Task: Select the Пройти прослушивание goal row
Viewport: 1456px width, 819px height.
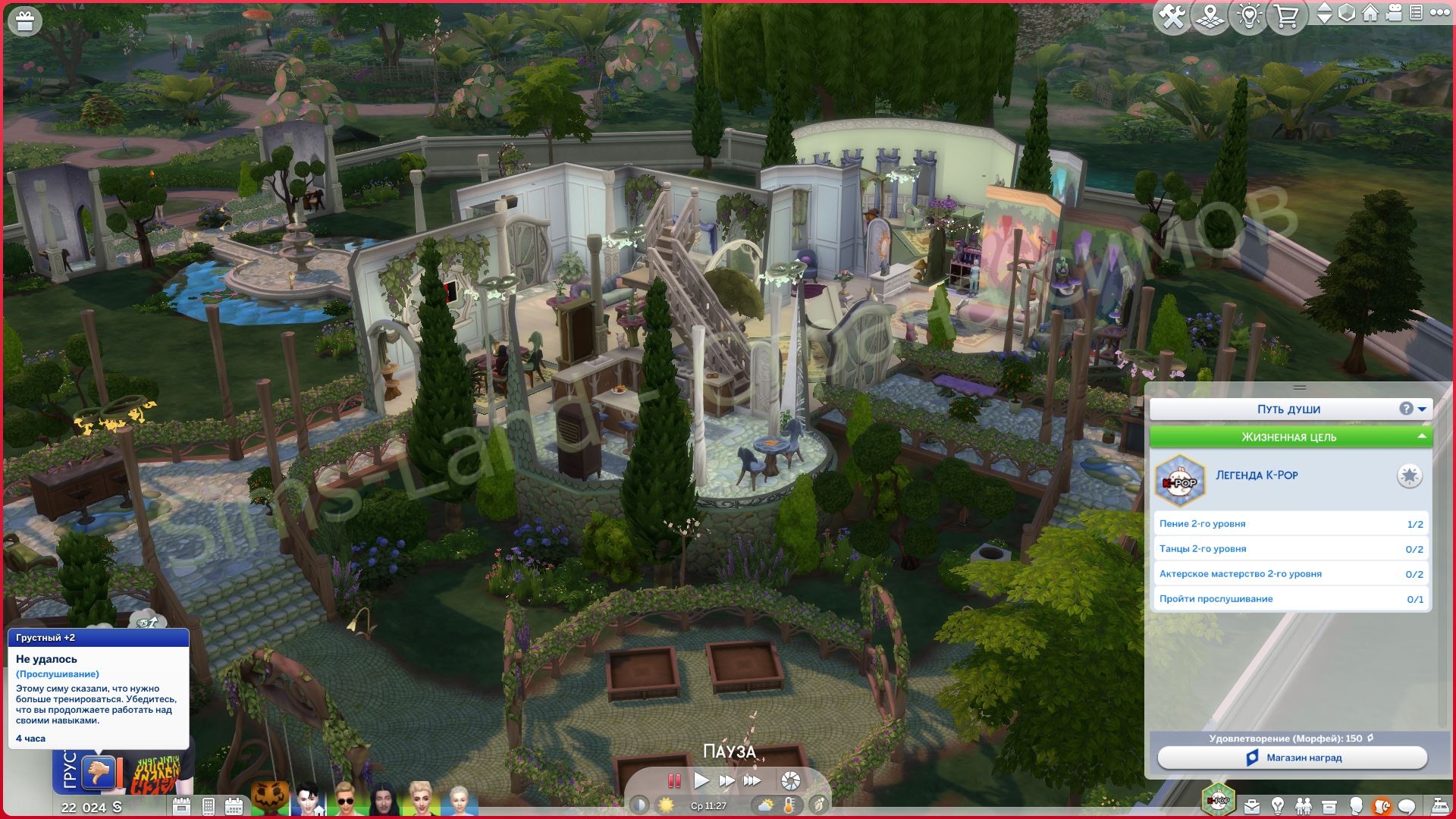Action: (x=1290, y=599)
